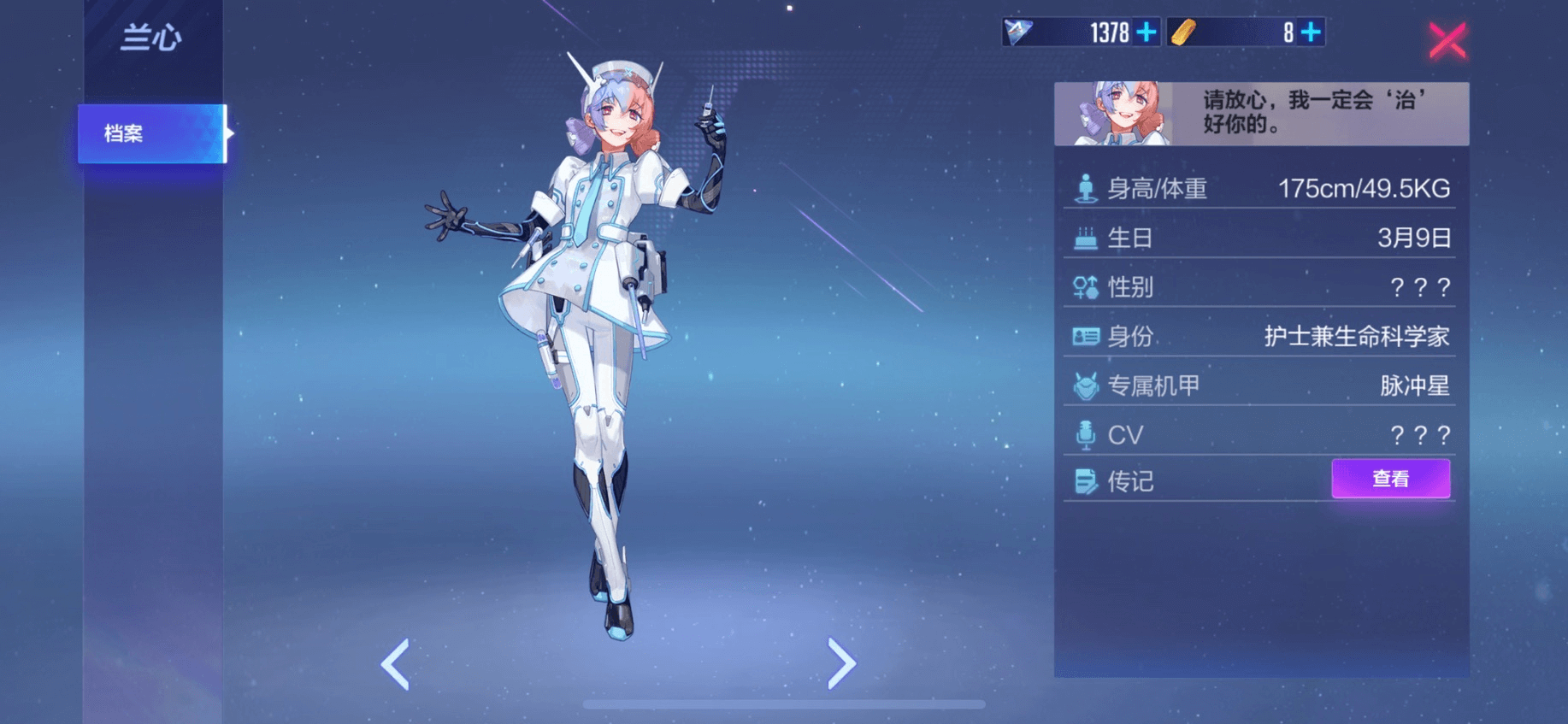
Task: Open the 传记 with the 查看 button
Action: pyautogui.click(x=1390, y=479)
